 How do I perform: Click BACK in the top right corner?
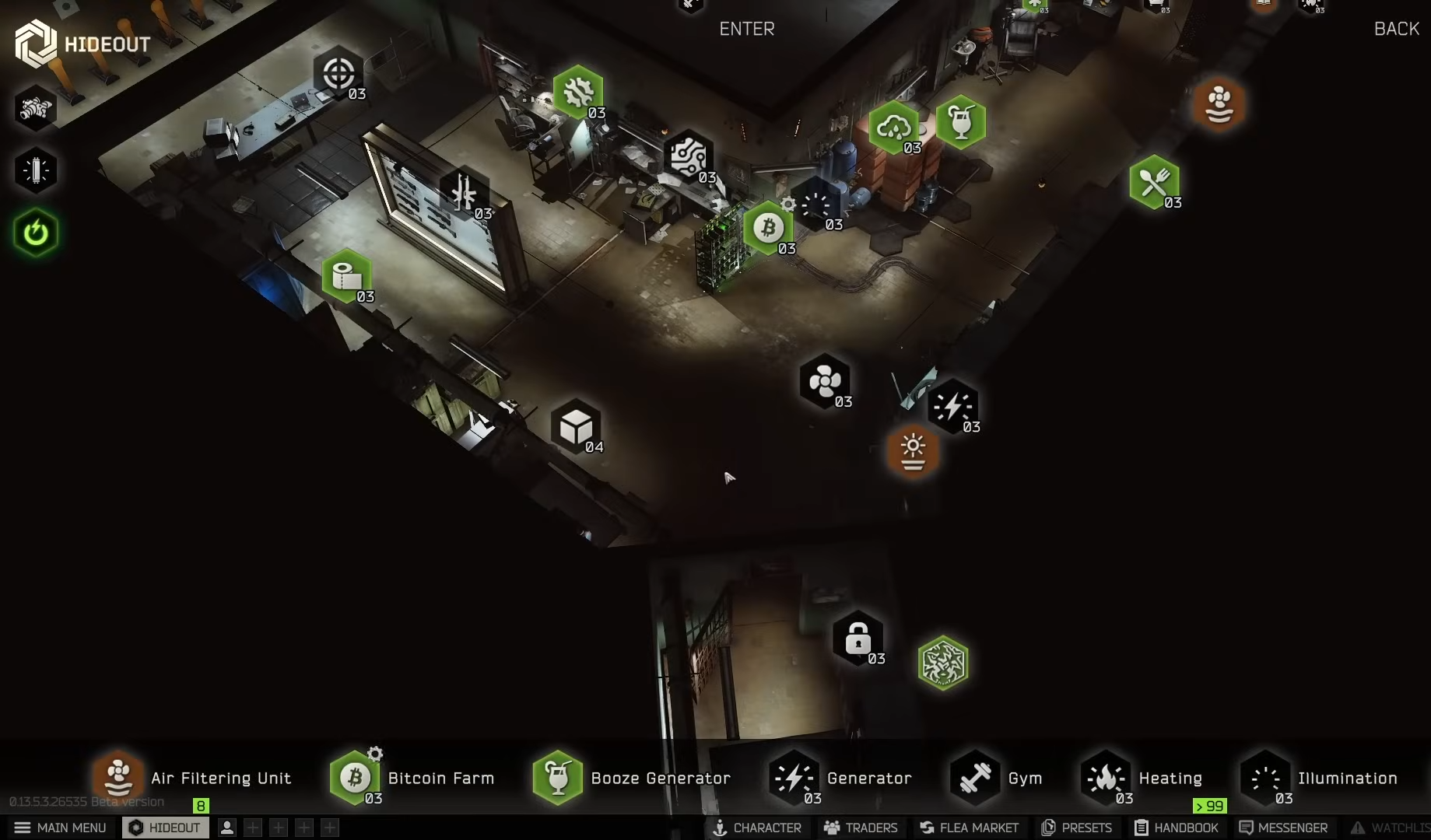click(1396, 29)
